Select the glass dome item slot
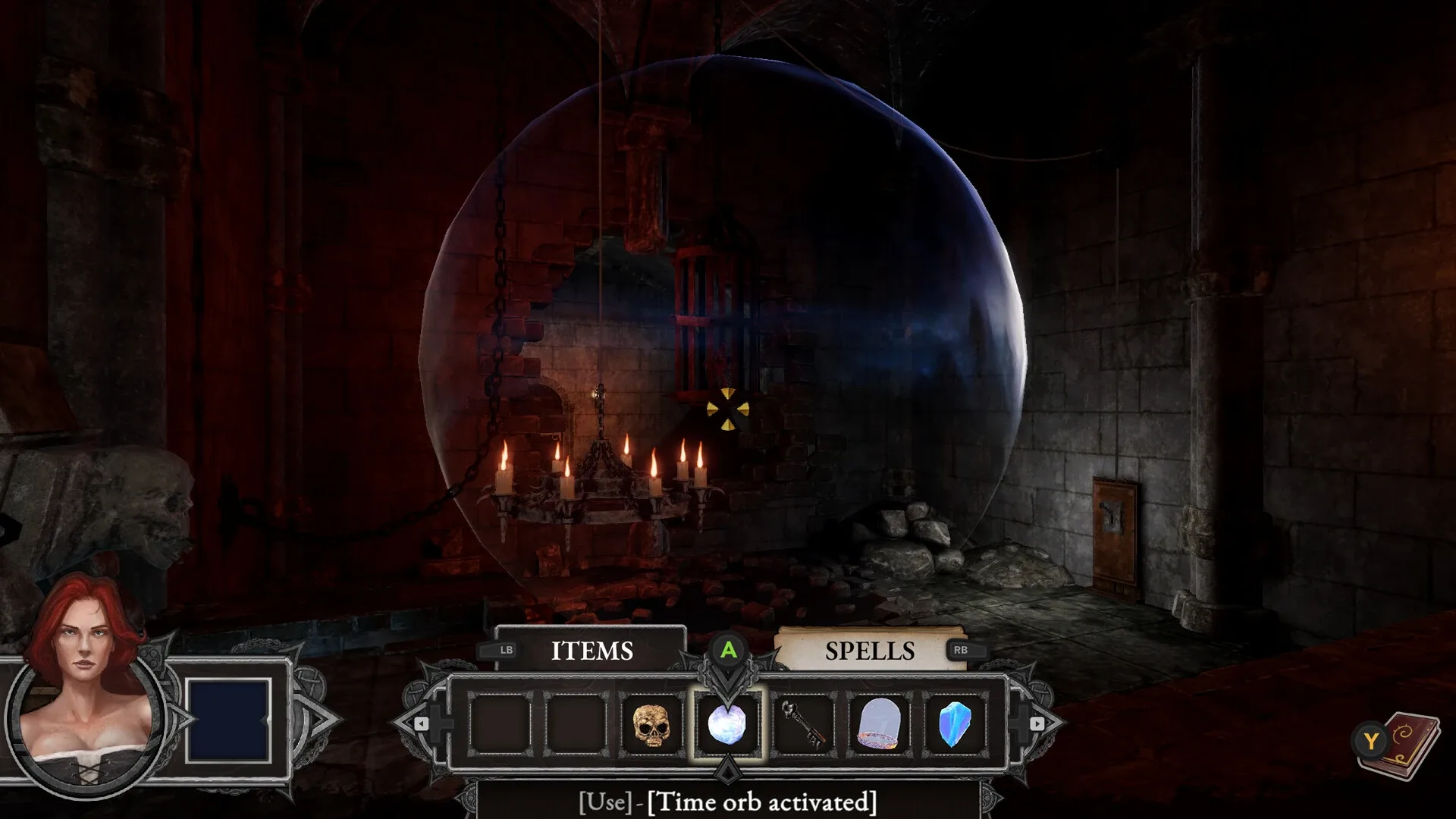Screen dimensions: 1456x819 click(879, 724)
